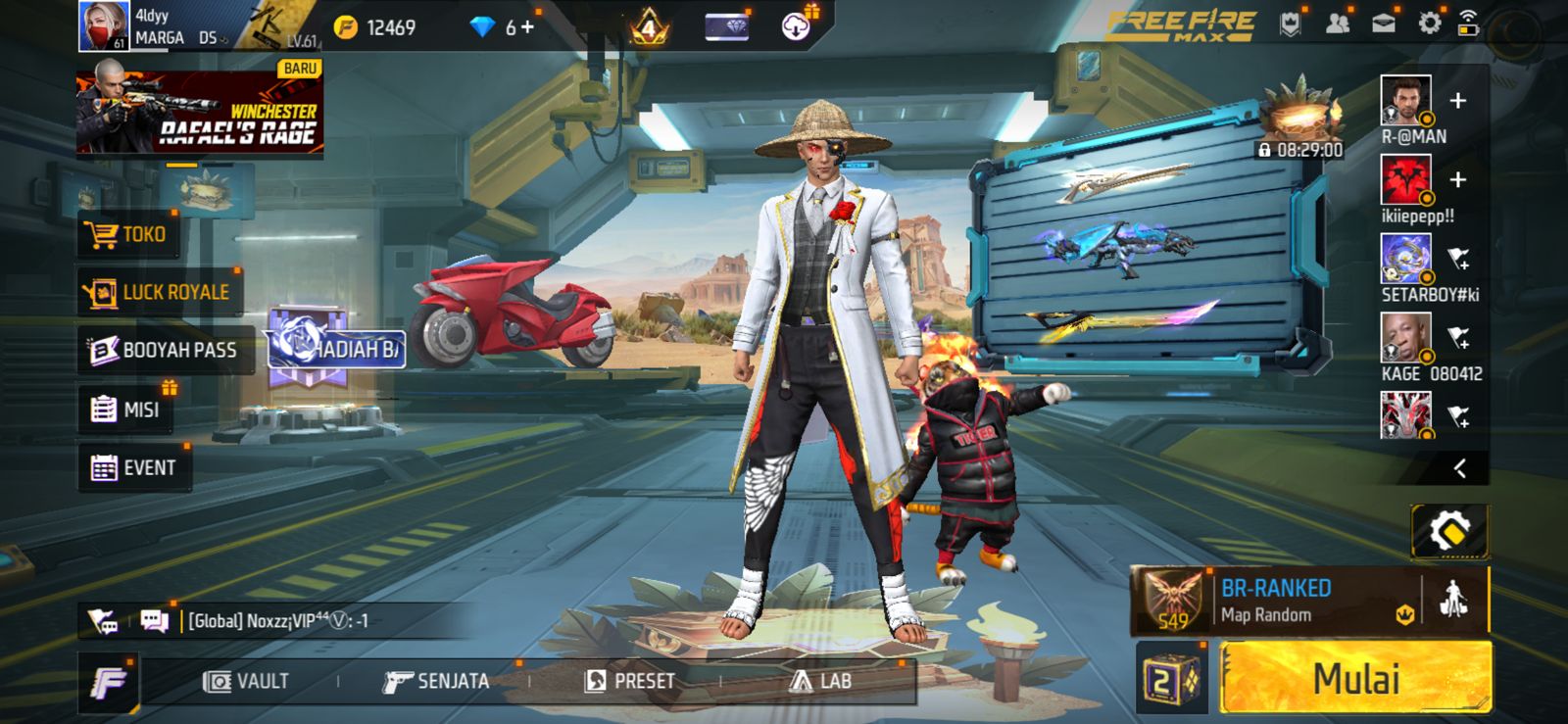Open the Booyah Pass menu
Screen dimensions: 1568x724
coord(163,350)
